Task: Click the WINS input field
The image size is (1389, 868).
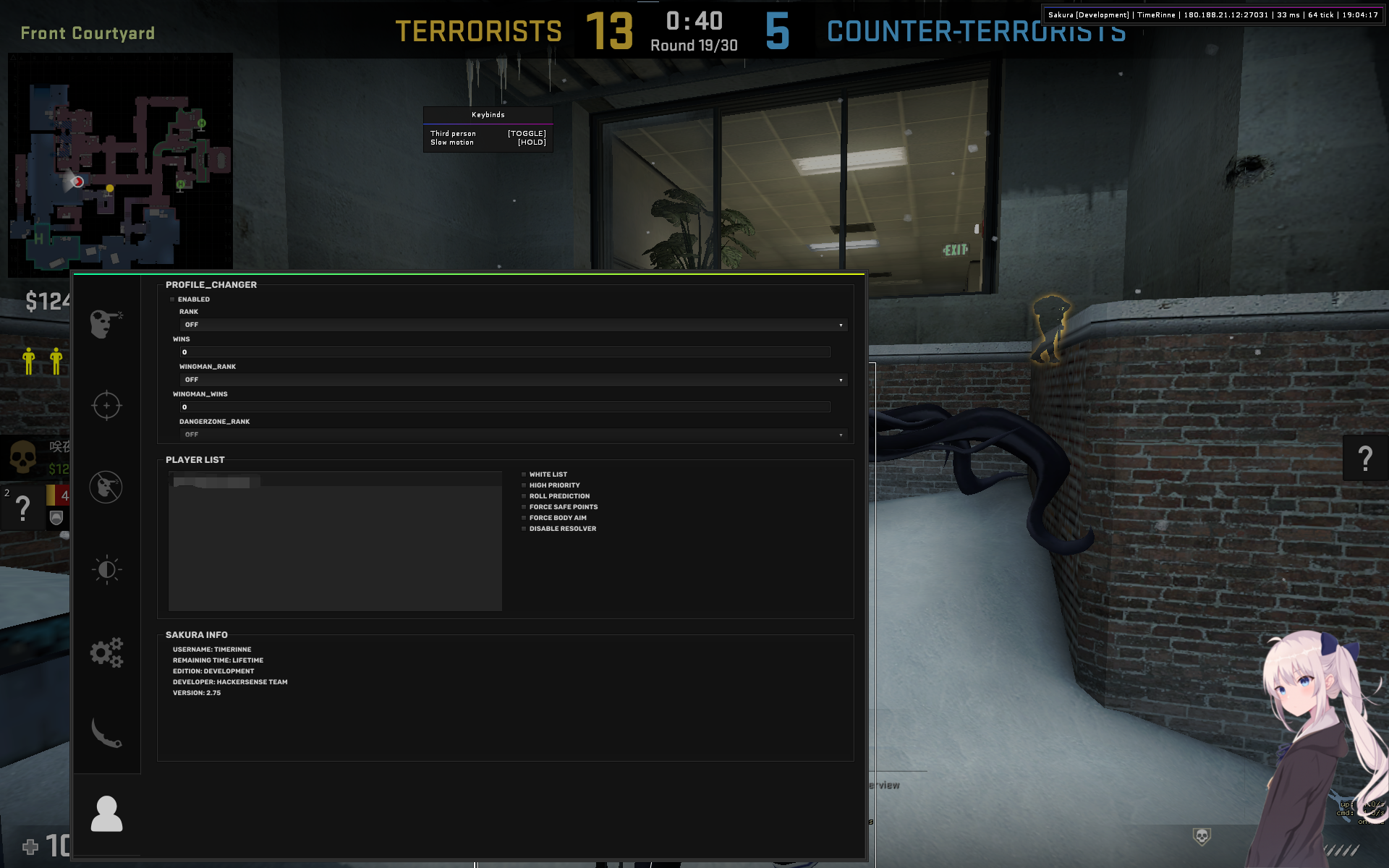Action: click(505, 352)
